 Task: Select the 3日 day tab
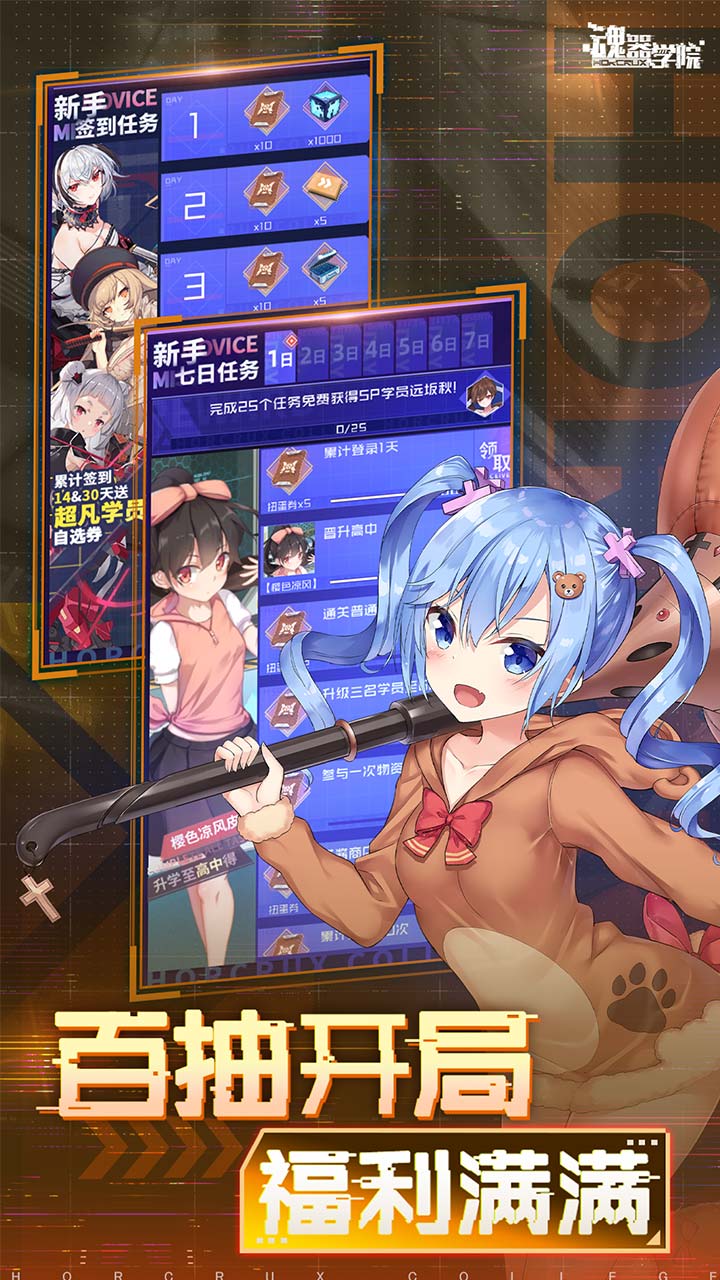click(x=346, y=351)
